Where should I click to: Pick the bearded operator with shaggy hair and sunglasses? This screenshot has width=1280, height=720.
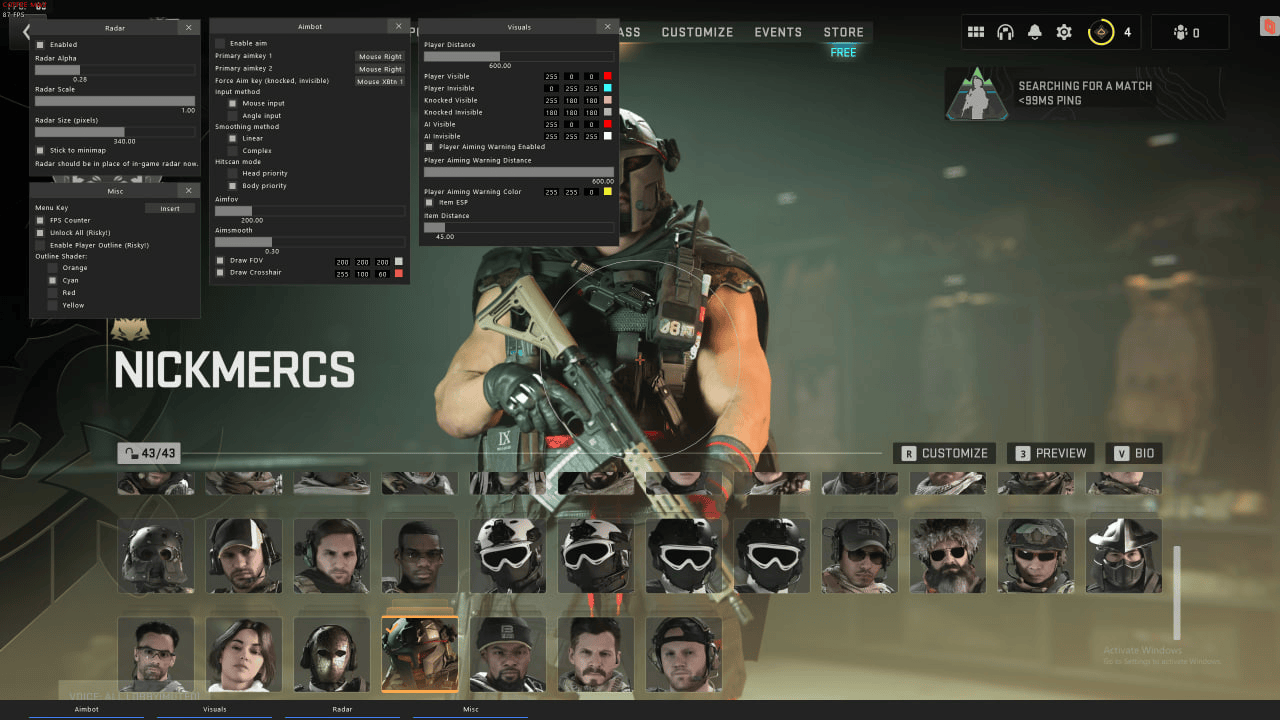948,555
